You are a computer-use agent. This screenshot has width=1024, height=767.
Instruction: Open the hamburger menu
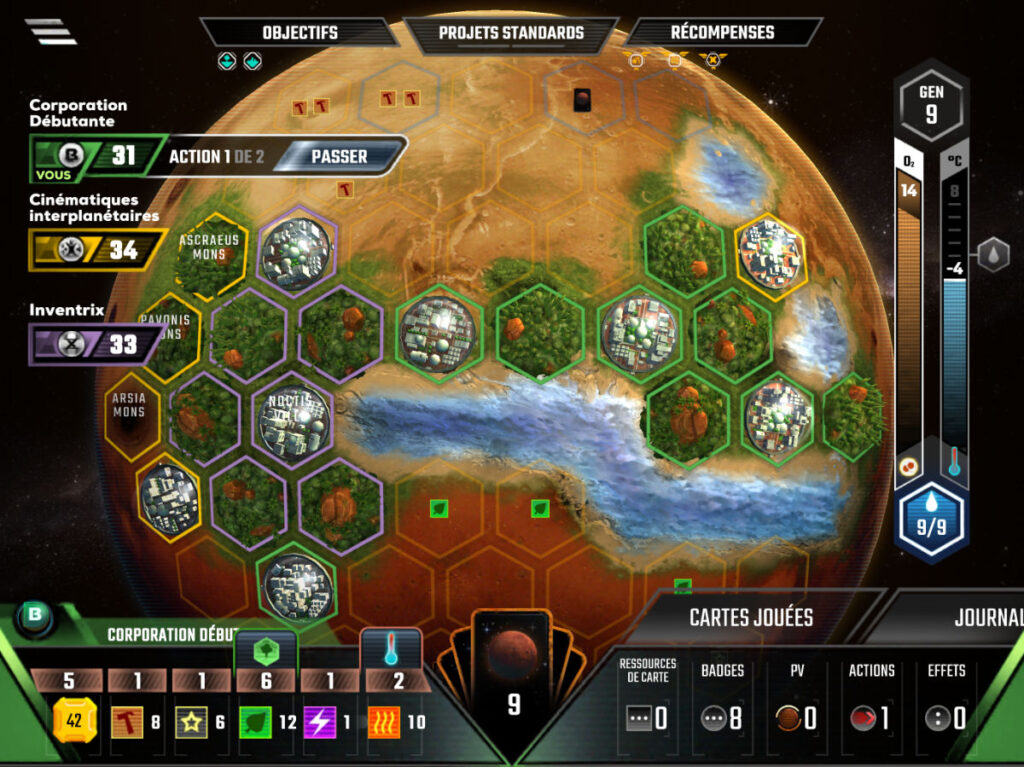point(51,32)
